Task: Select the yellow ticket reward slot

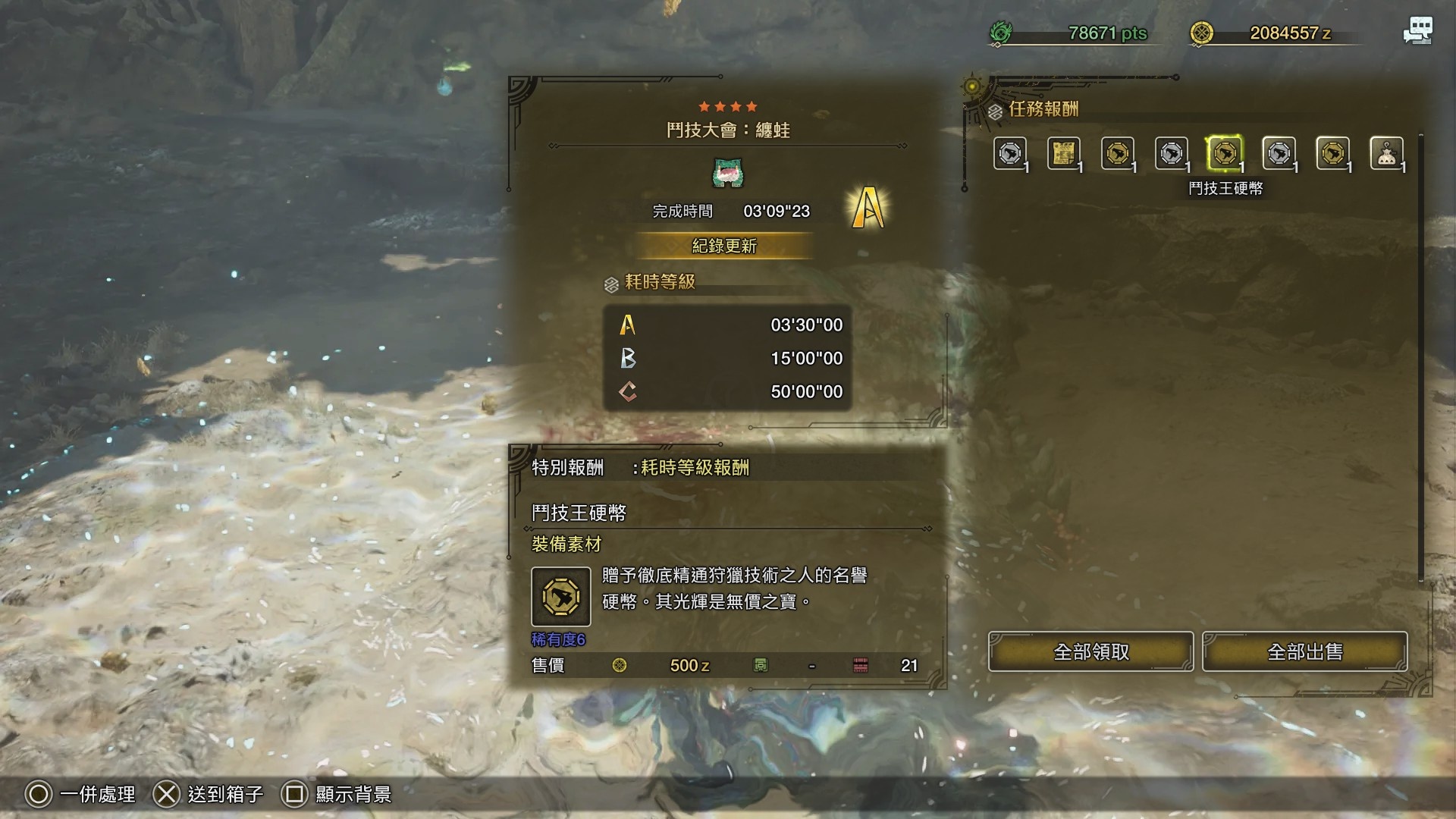Action: click(1063, 154)
